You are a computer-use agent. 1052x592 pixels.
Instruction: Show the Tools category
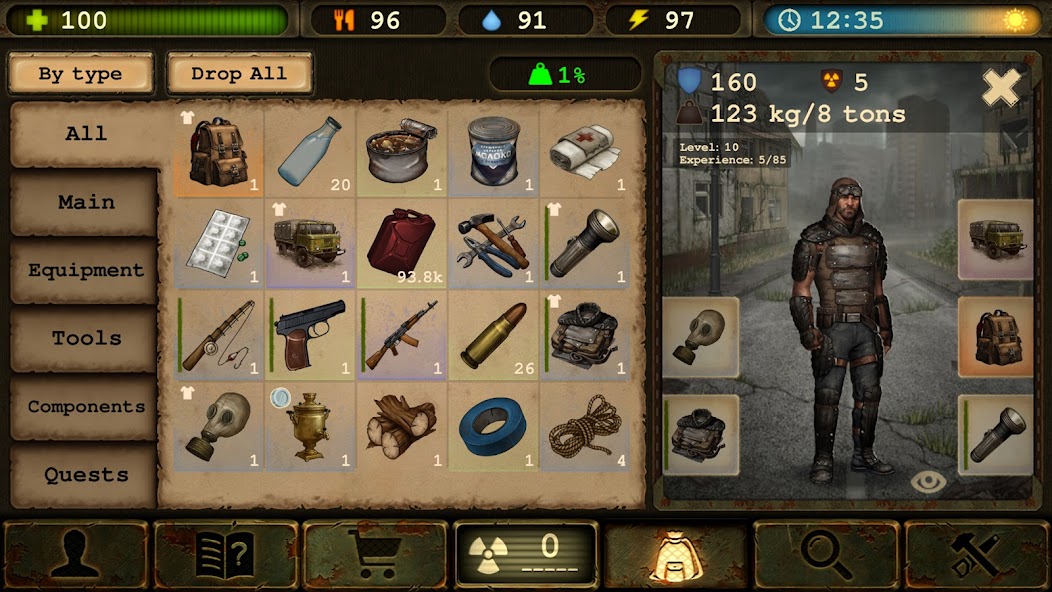point(85,338)
